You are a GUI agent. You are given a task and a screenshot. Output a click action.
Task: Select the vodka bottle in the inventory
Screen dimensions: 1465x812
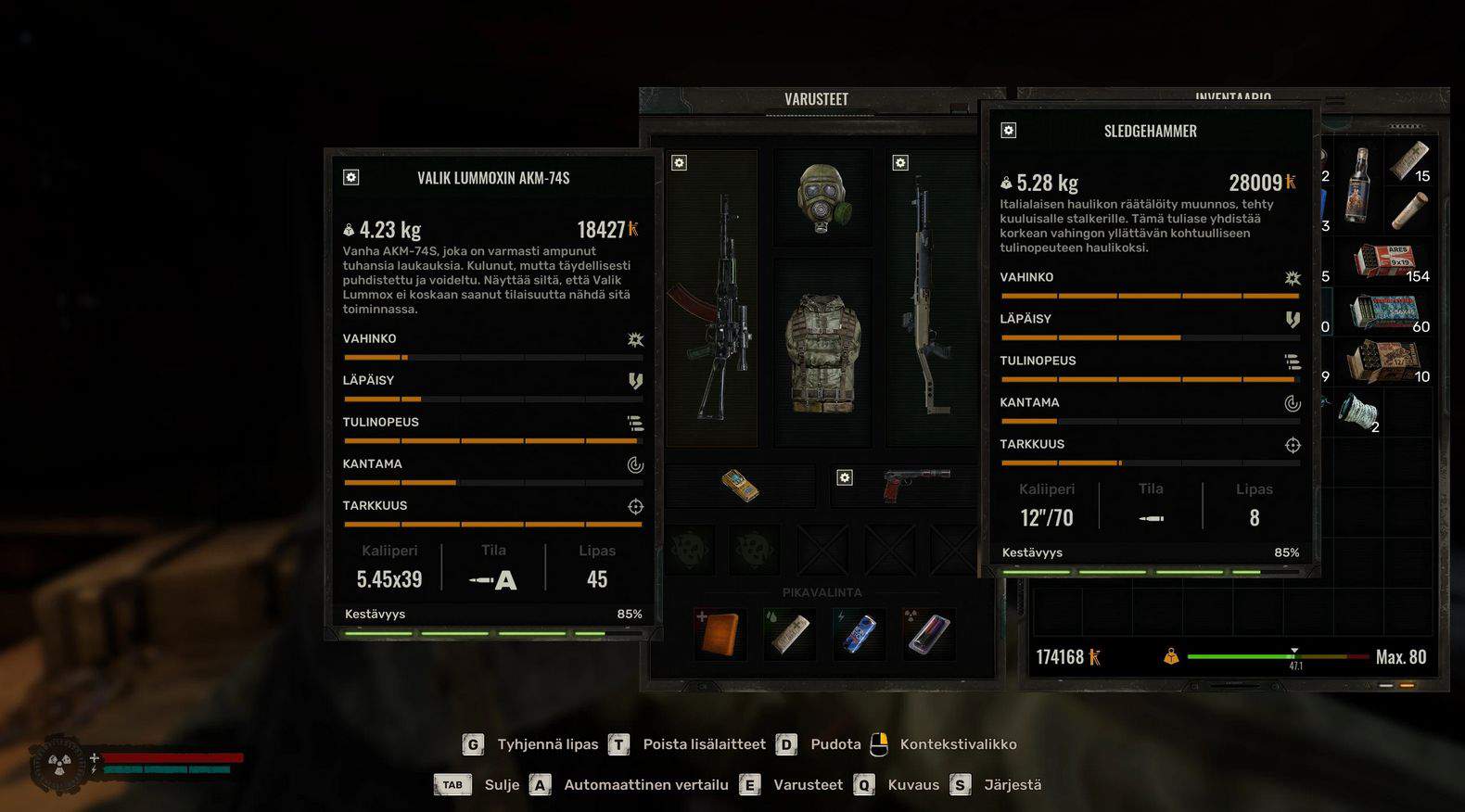pyautogui.click(x=1359, y=184)
